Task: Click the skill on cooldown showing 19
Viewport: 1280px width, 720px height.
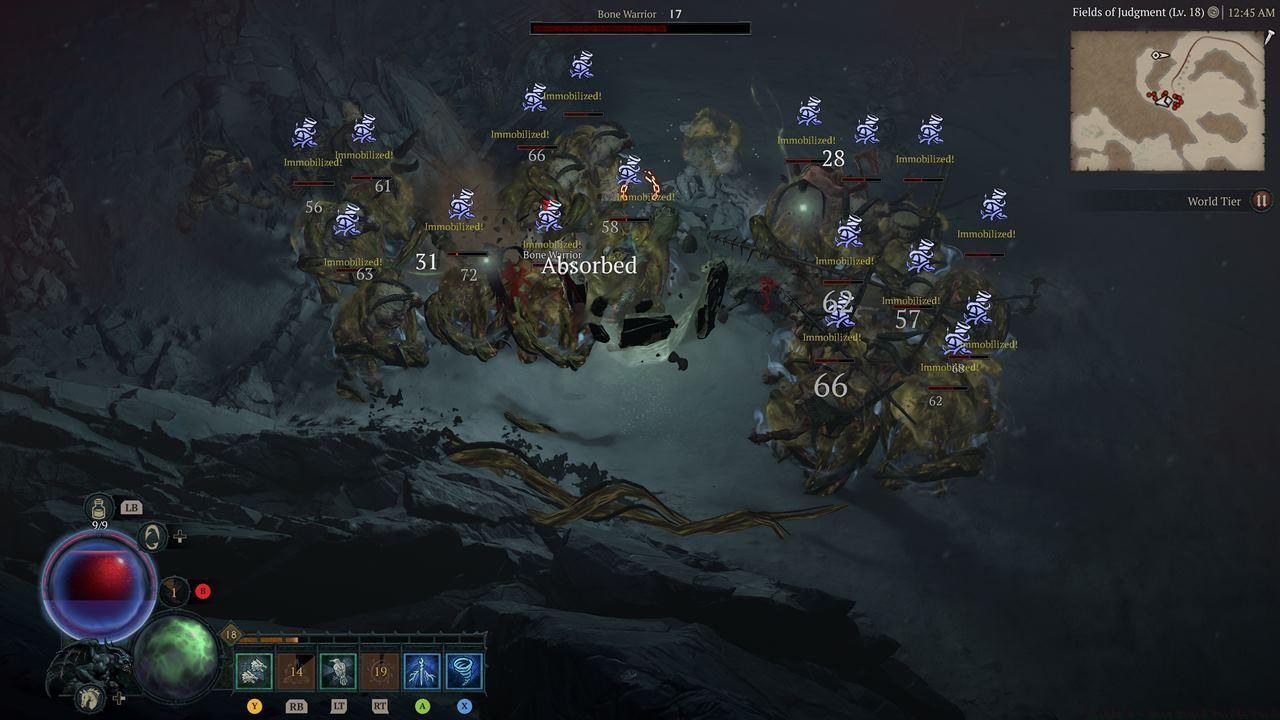Action: pos(379,670)
